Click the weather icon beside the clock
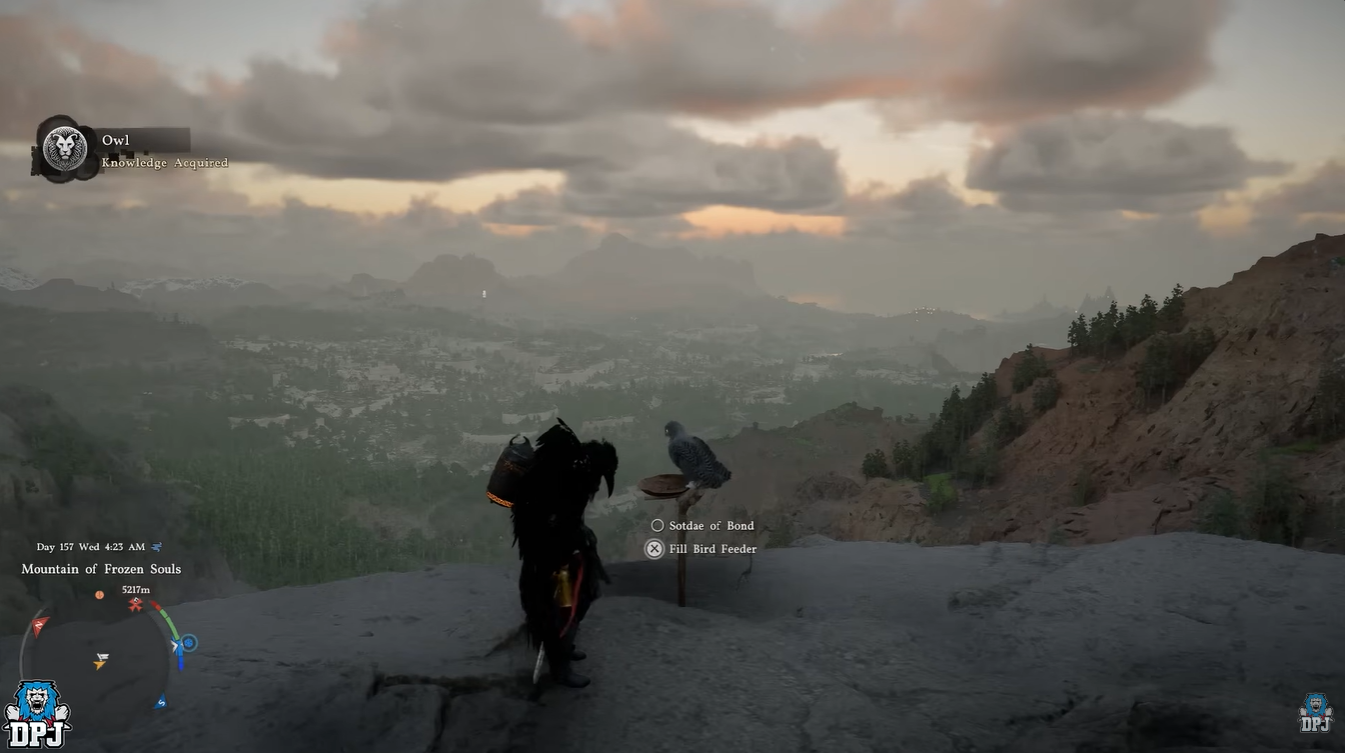1345x753 pixels. 156,546
